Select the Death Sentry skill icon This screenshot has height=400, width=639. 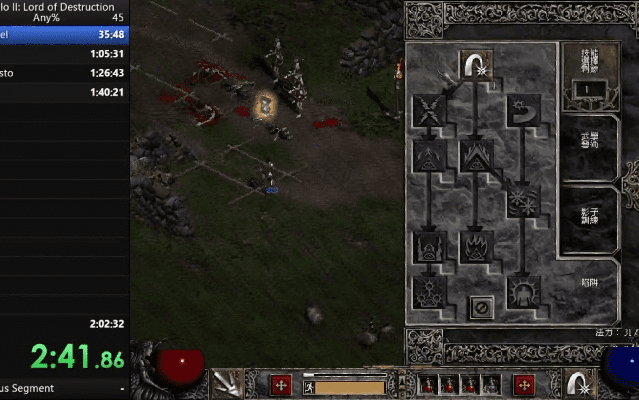tap(428, 293)
